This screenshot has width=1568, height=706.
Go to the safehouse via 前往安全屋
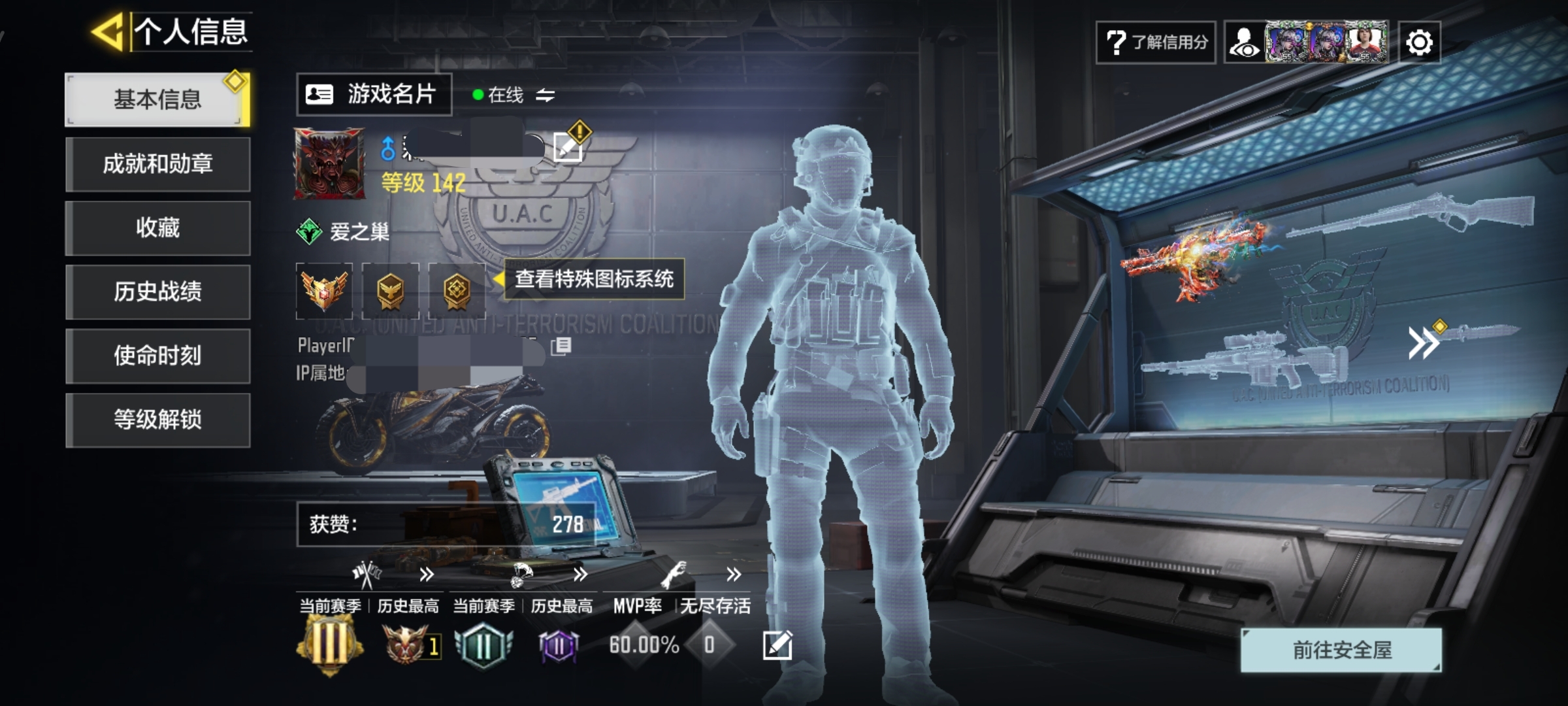point(1341,650)
